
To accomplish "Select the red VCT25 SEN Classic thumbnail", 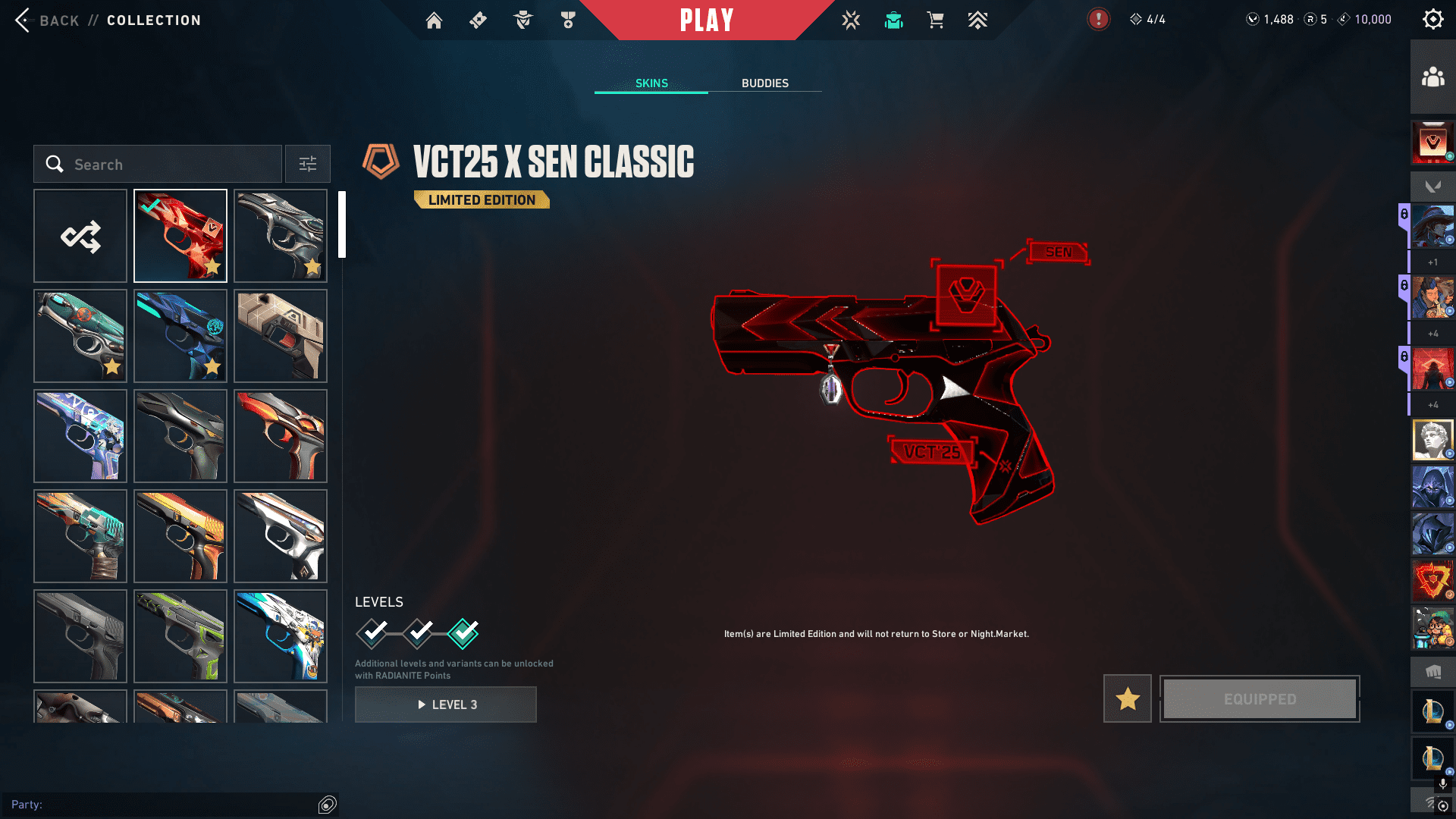I will [180, 236].
